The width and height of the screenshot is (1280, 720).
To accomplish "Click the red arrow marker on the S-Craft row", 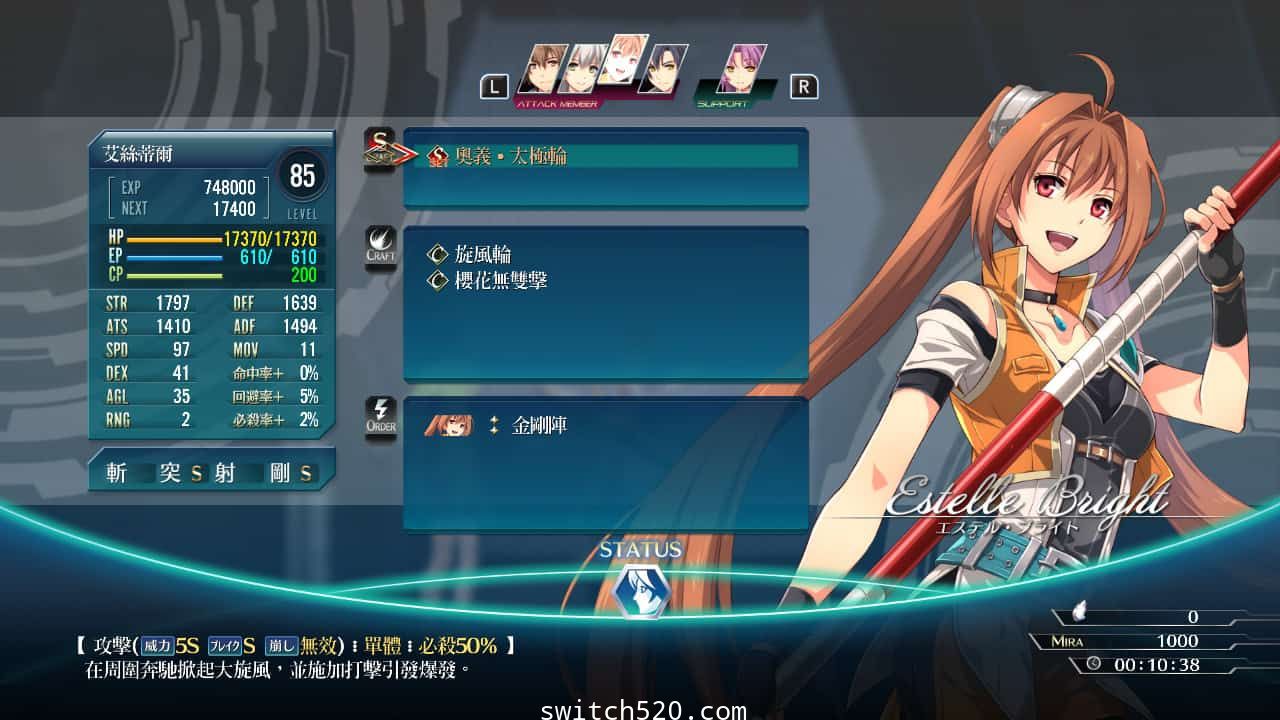I will 394,155.
